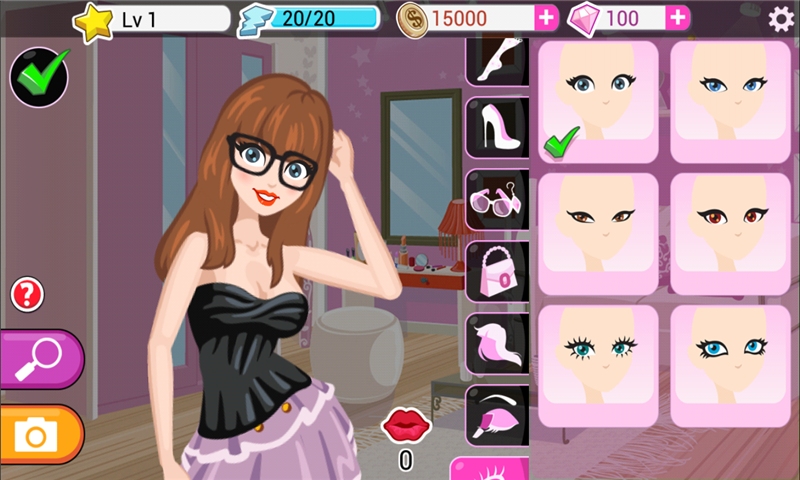Take a photo with the orange camera button

(39, 435)
